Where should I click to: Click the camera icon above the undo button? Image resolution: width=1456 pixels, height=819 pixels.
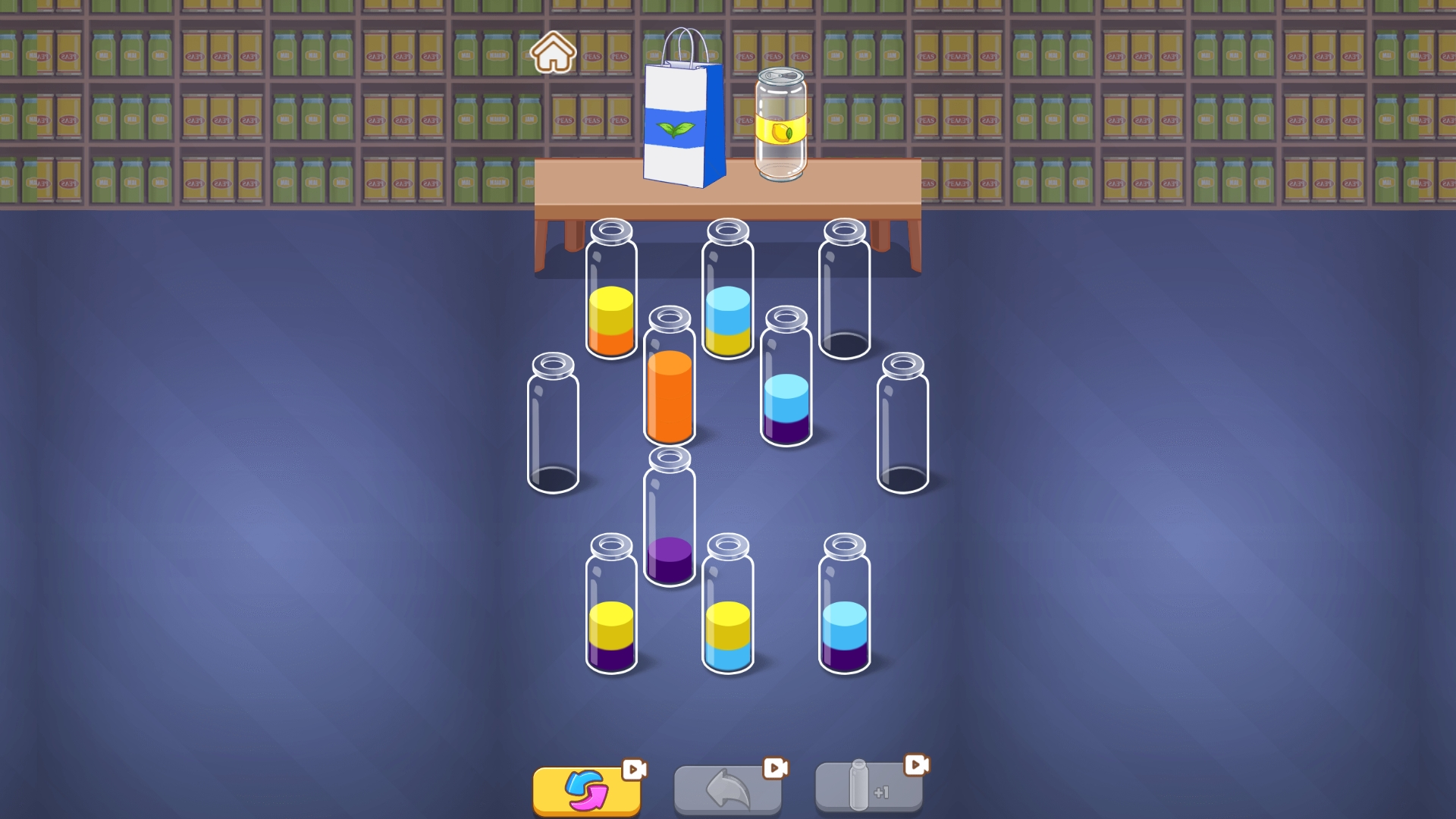(775, 768)
